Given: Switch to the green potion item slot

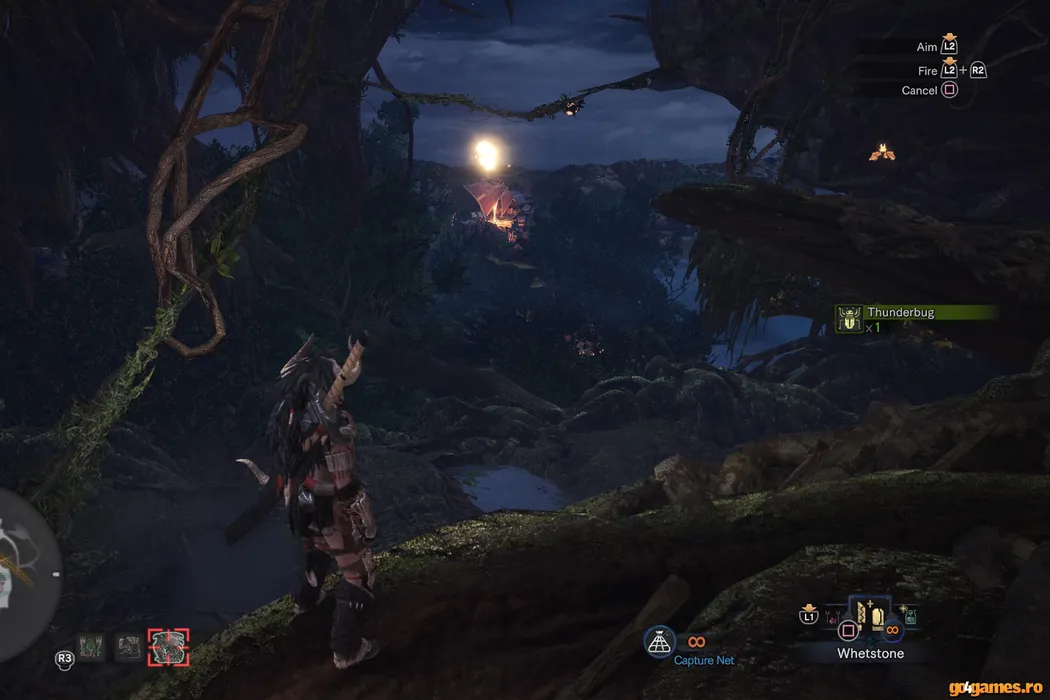Looking at the screenshot, I should tap(910, 617).
